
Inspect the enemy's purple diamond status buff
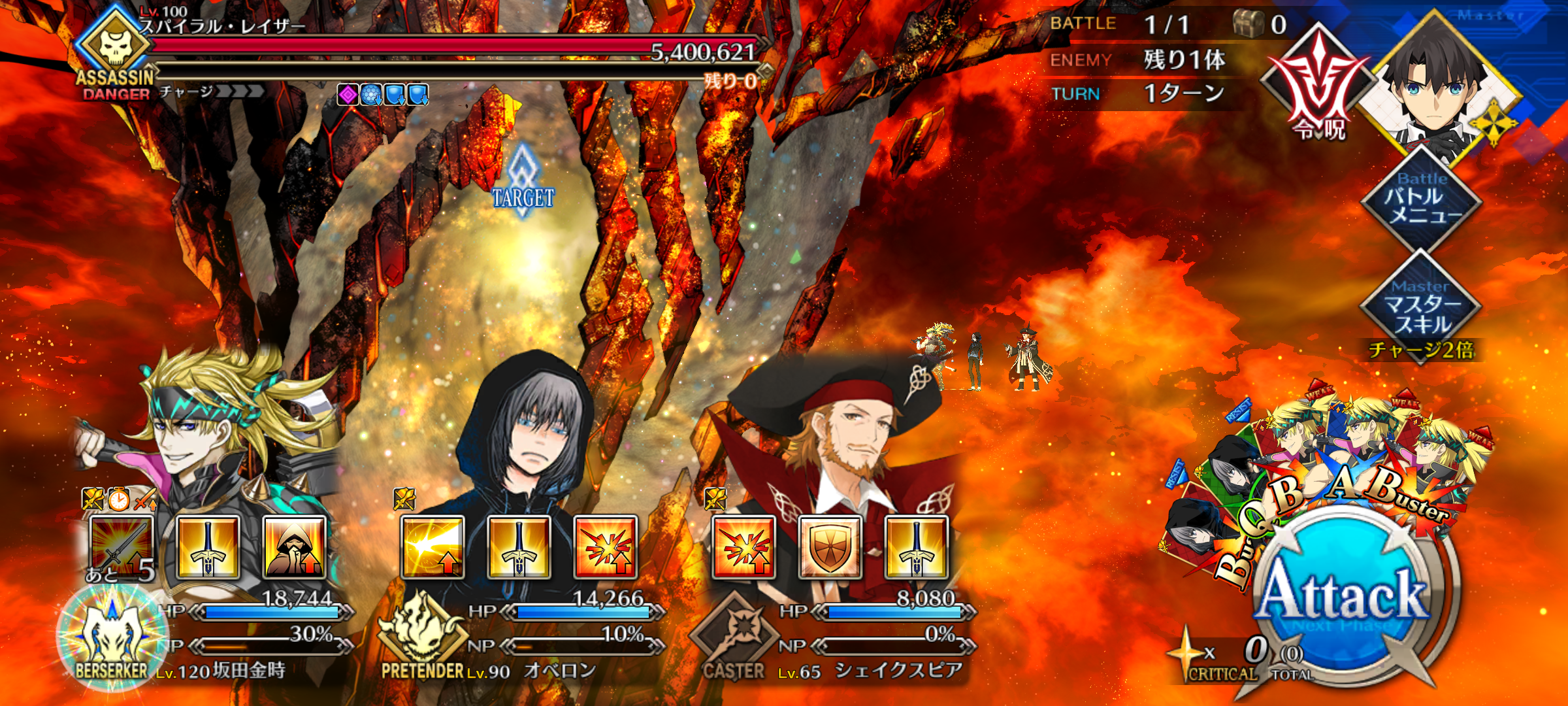(348, 95)
